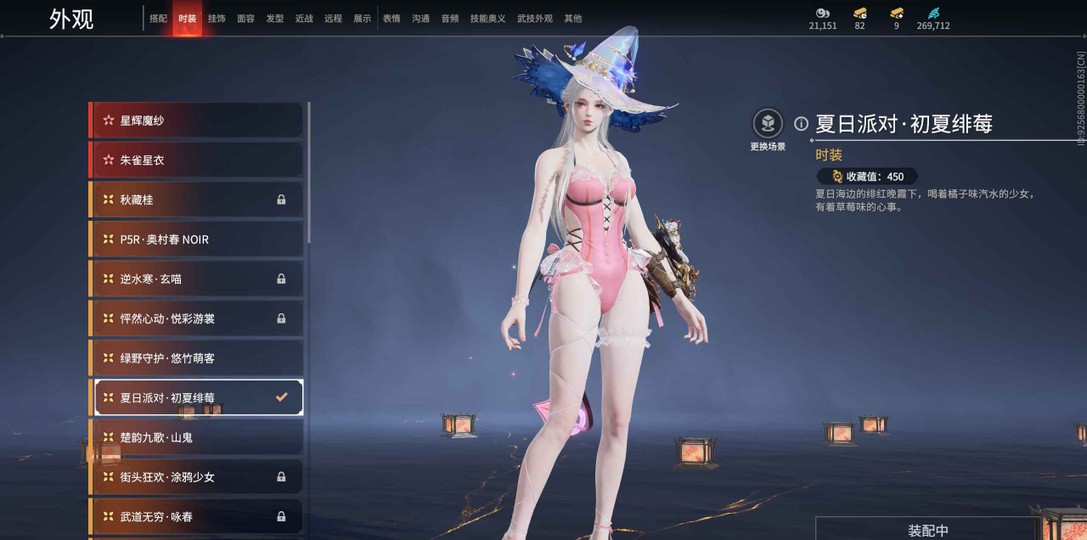Select the 绿野守护·悠竹萌客 outfit
The height and width of the screenshot is (540, 1087).
pyautogui.click(x=197, y=358)
